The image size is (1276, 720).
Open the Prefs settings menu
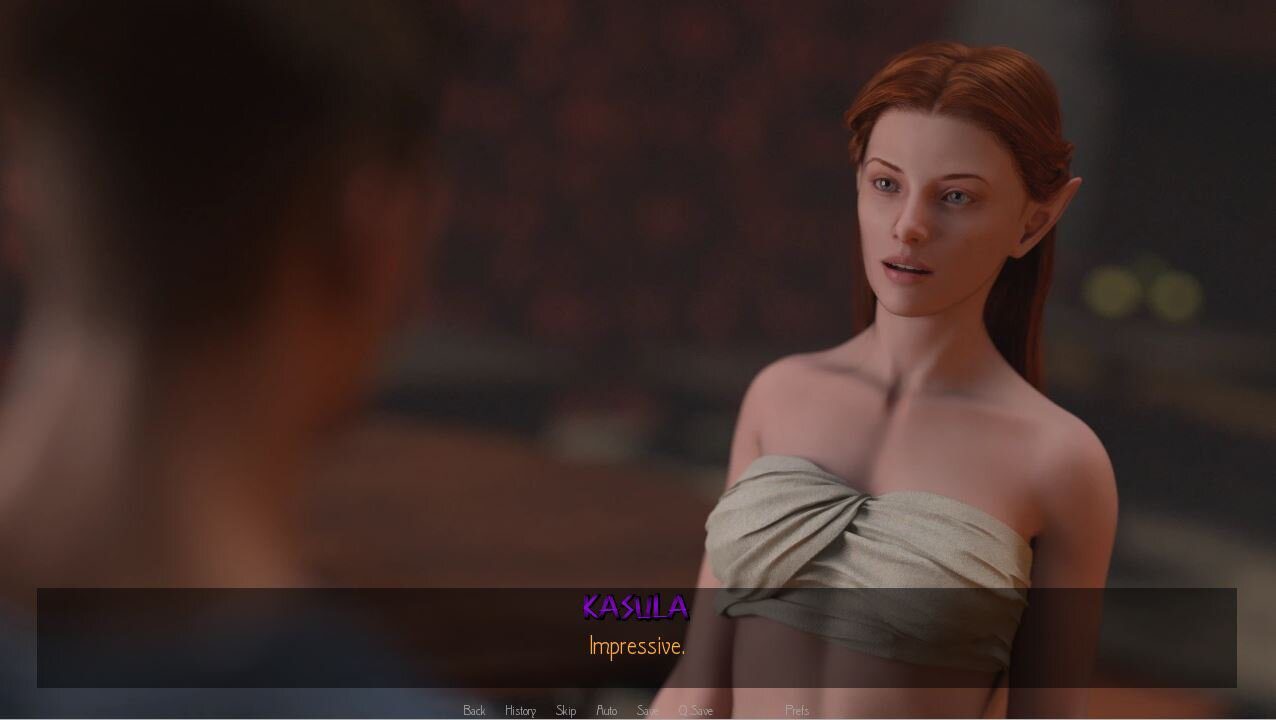coord(797,710)
